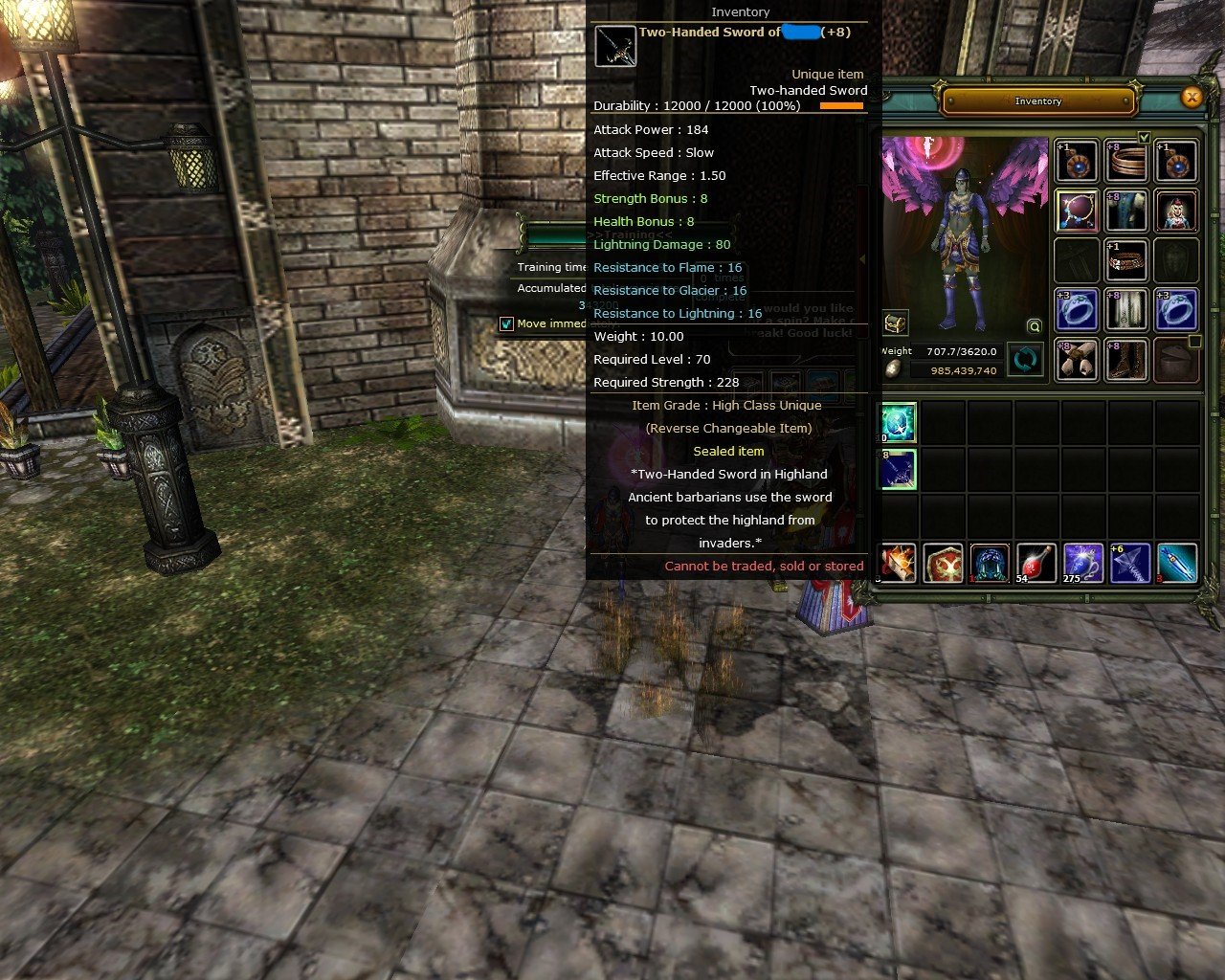Select the burning scroll item in the hotbar
The height and width of the screenshot is (980, 1225).
click(x=898, y=564)
